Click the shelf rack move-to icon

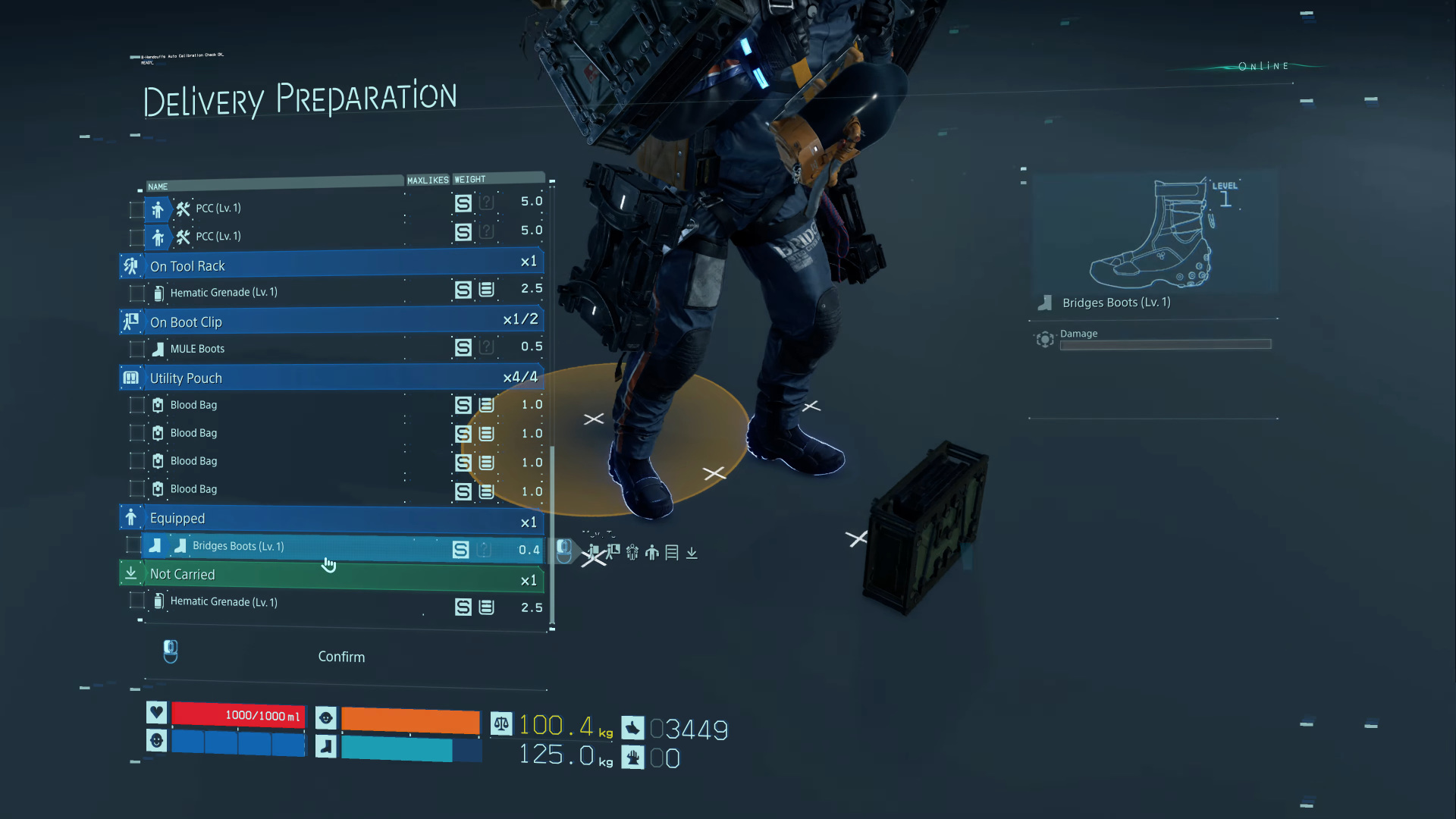click(672, 553)
